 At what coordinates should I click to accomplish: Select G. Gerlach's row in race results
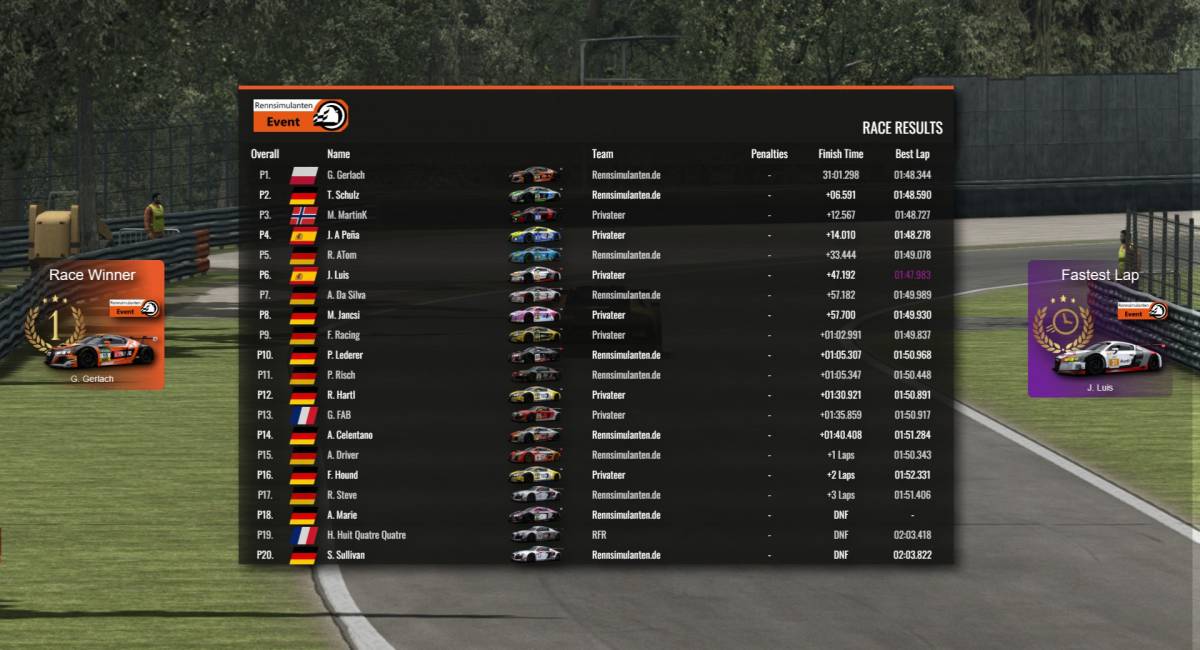[x=595, y=175]
